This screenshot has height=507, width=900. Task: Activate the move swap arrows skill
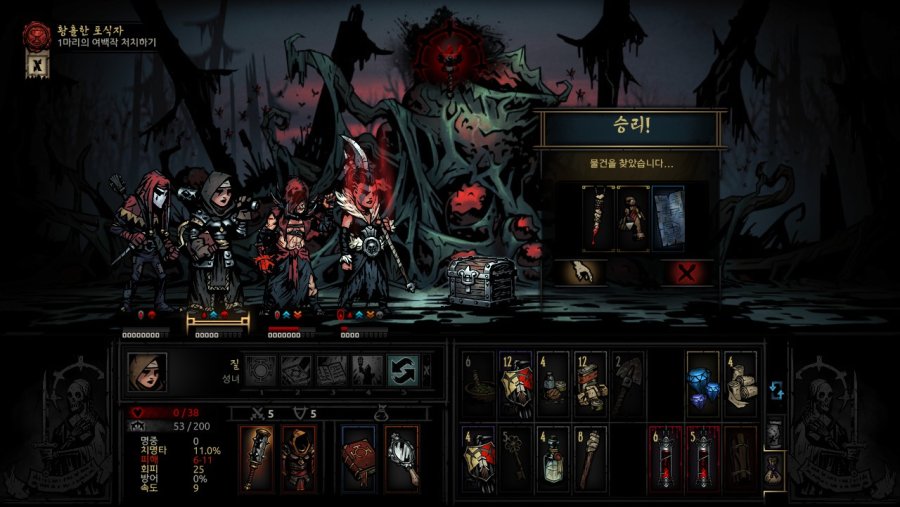[402, 371]
